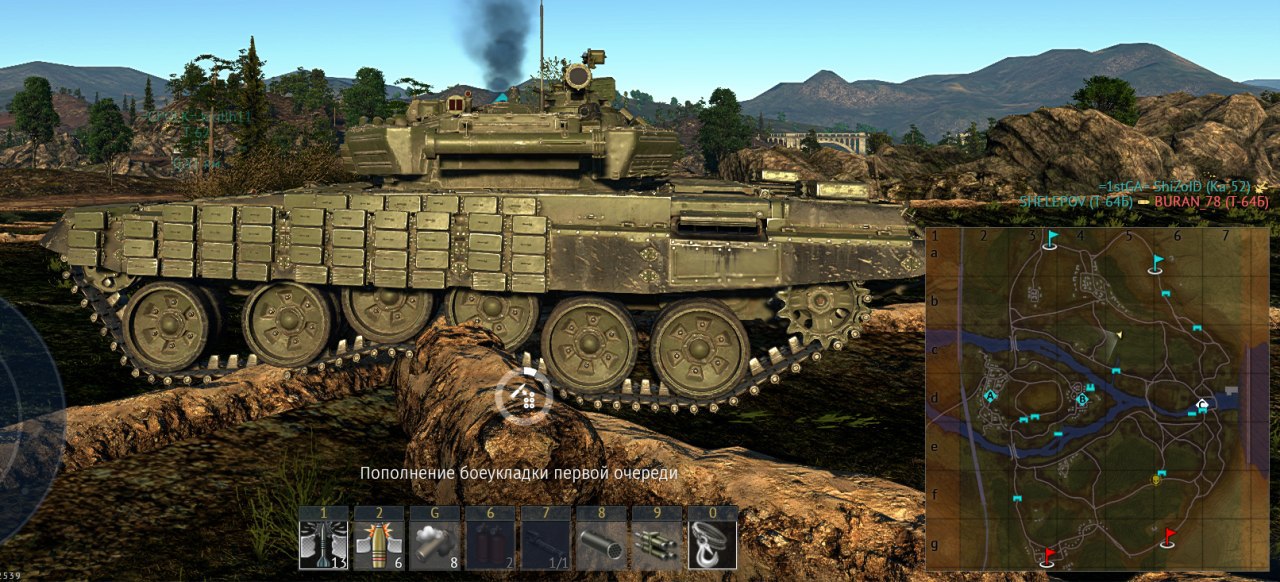Click the yellow skull marker on minimap
Image resolution: width=1280 pixels, height=582 pixels.
pyautogui.click(x=1157, y=480)
